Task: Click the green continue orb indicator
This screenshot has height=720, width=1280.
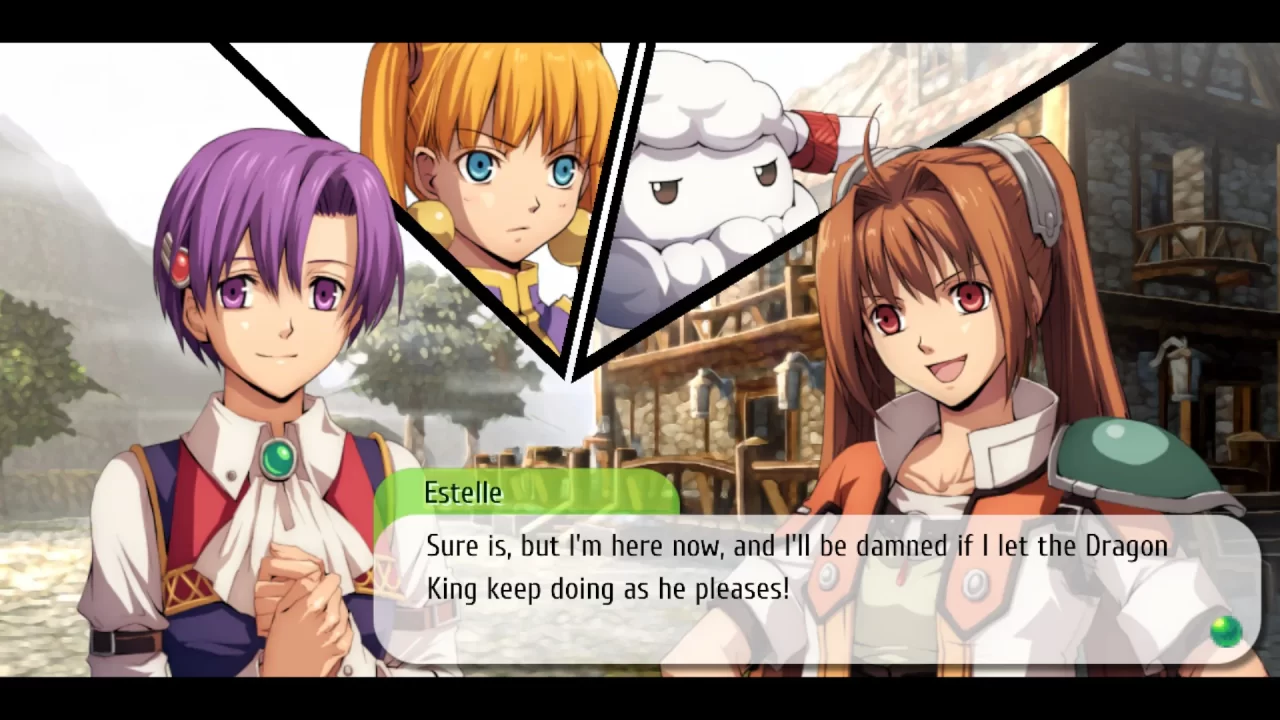Action: click(1225, 630)
